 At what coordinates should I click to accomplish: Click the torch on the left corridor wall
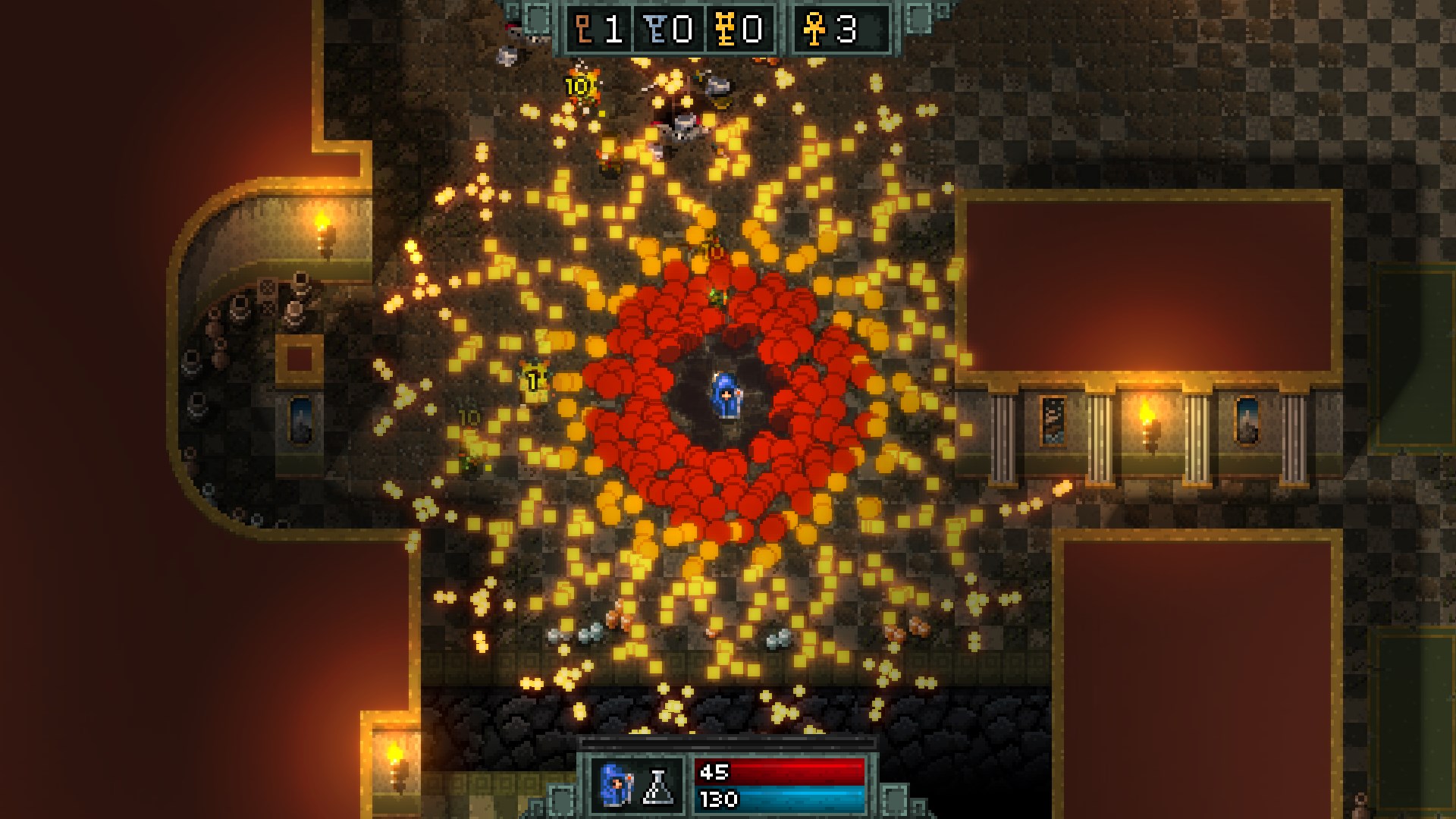coord(323,226)
